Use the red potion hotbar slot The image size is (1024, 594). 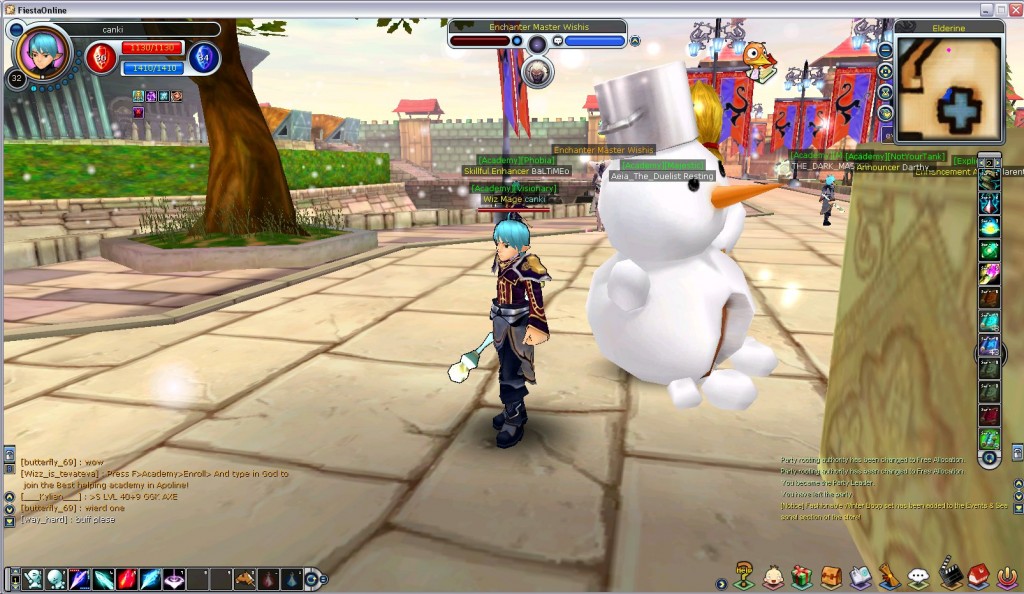(269, 579)
